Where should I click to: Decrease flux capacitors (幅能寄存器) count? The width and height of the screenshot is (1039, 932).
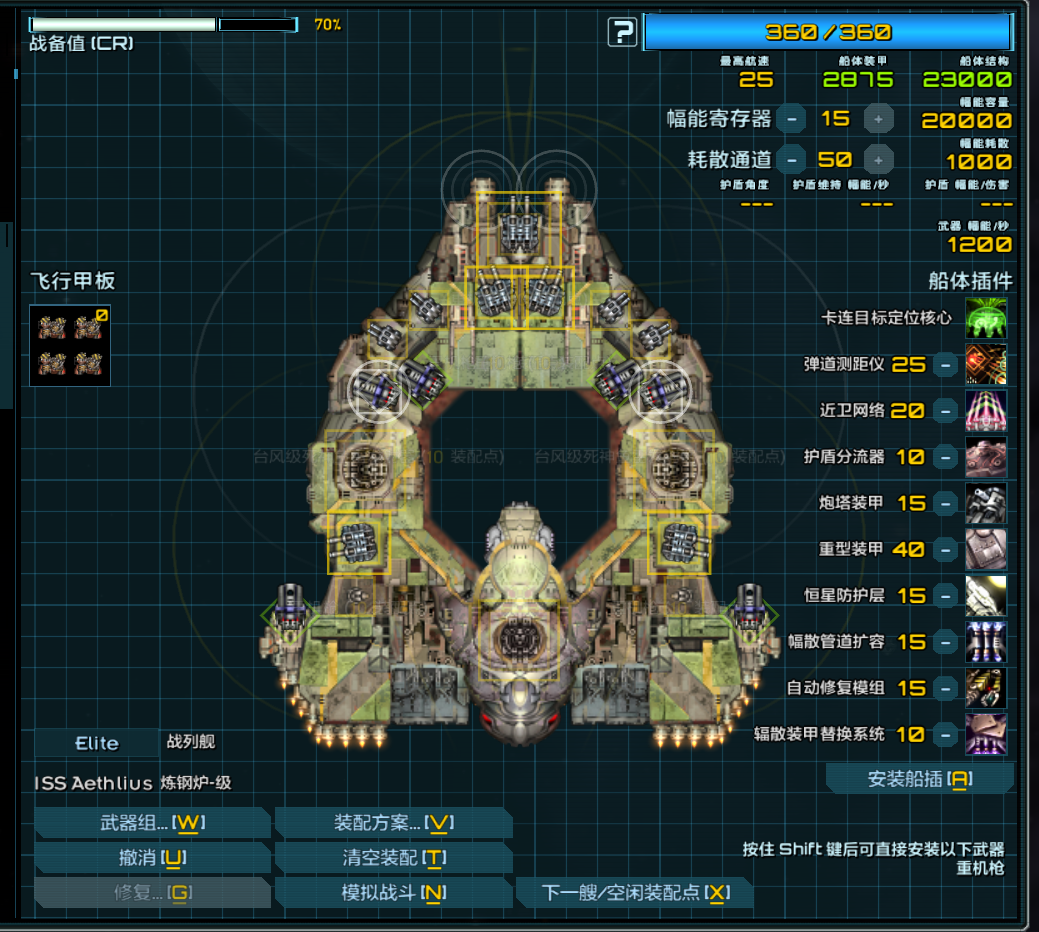[x=791, y=119]
